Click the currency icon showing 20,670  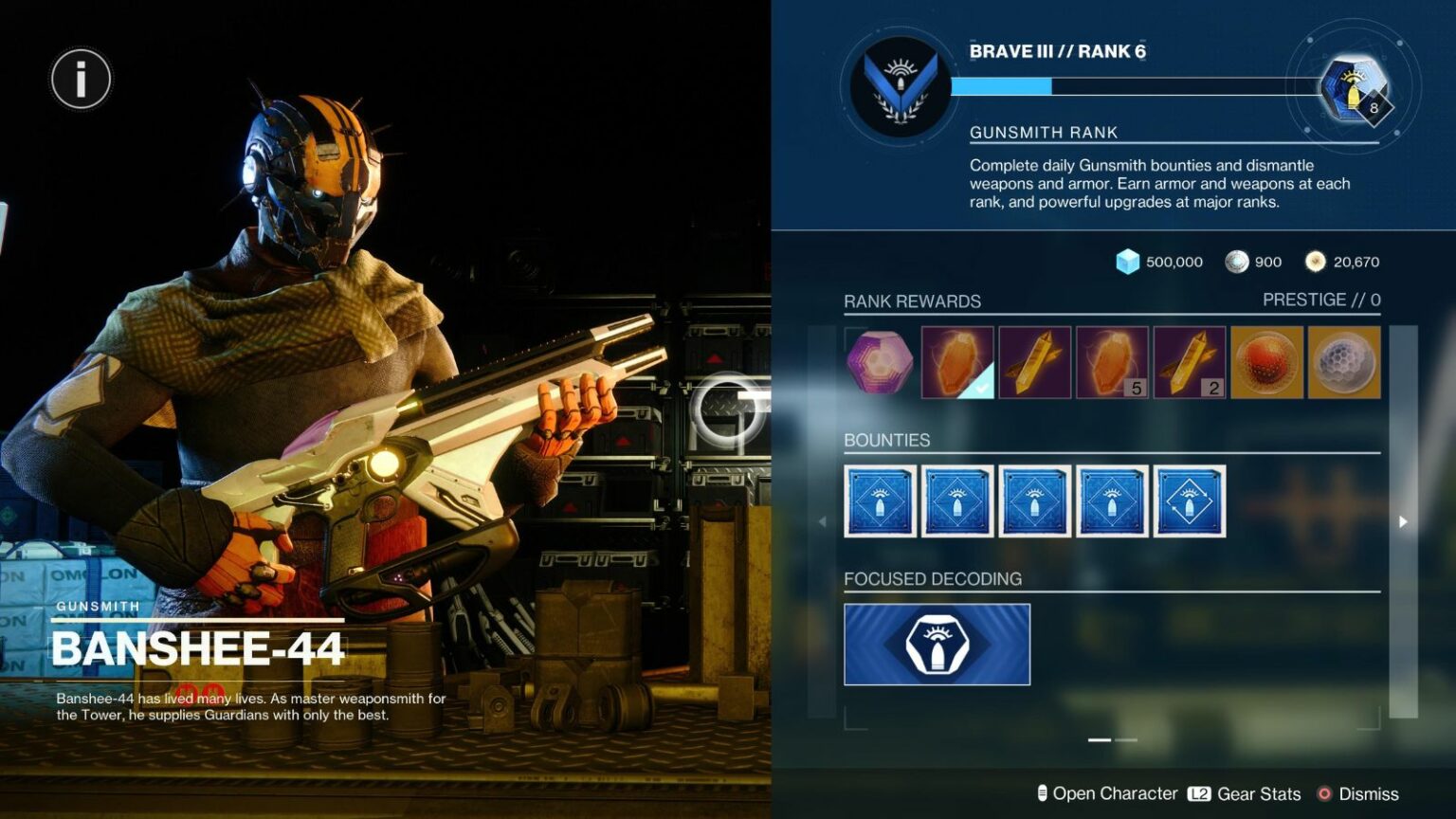[x=1315, y=262]
